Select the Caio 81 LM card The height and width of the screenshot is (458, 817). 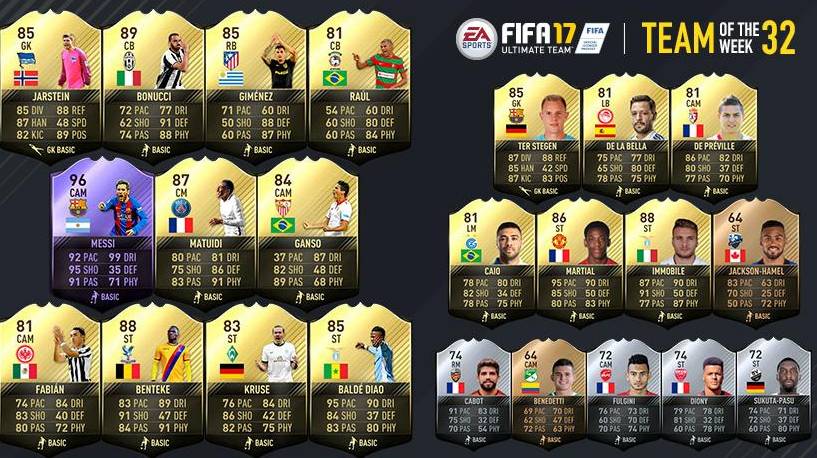pos(493,260)
